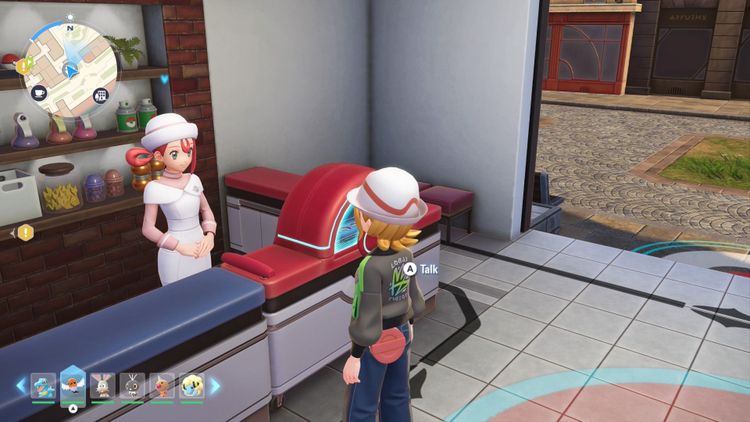Pick the Scatterbug party slot
The height and width of the screenshot is (422, 750).
tap(132, 385)
